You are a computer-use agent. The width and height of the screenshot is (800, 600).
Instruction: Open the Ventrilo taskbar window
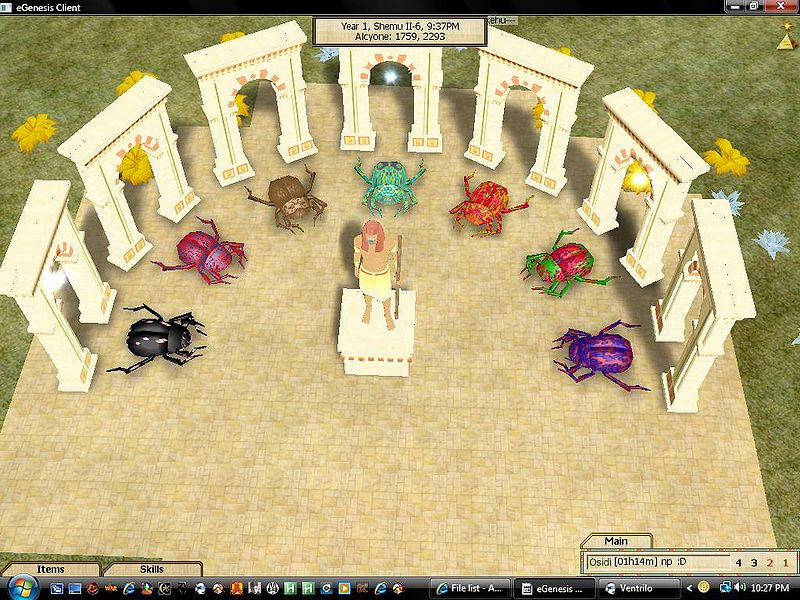coord(642,586)
